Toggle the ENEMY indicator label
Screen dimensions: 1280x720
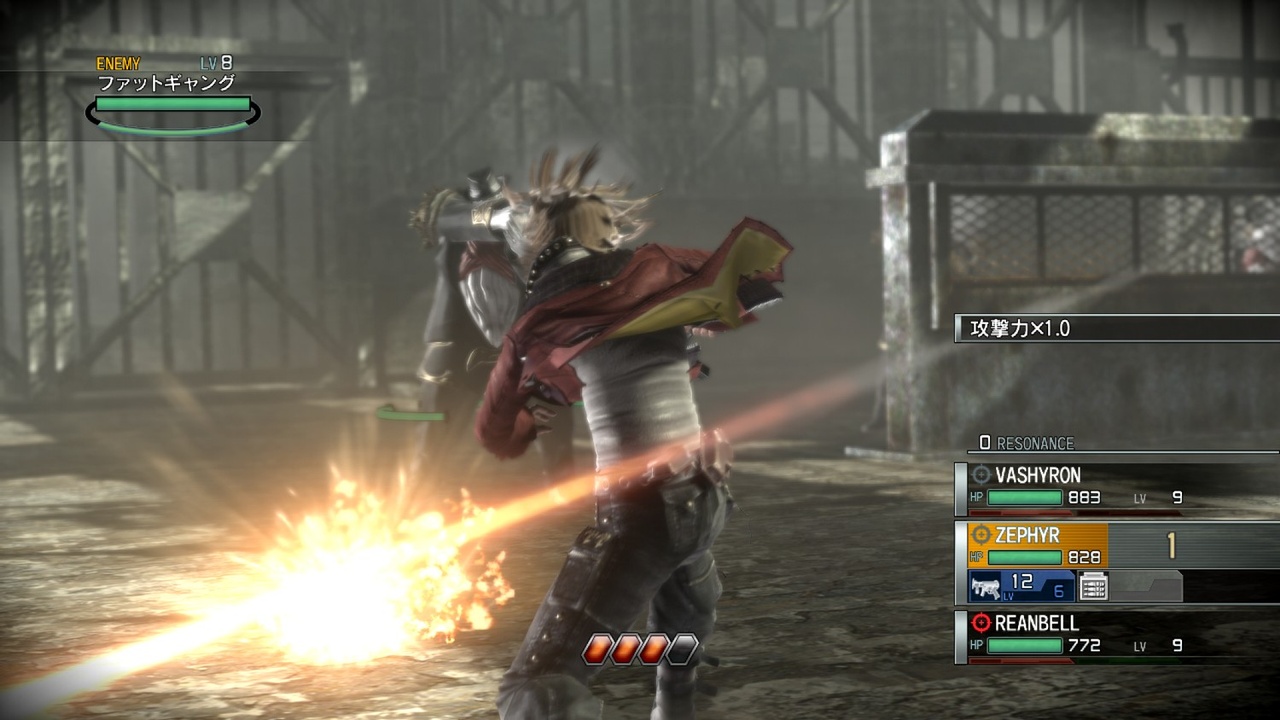118,63
